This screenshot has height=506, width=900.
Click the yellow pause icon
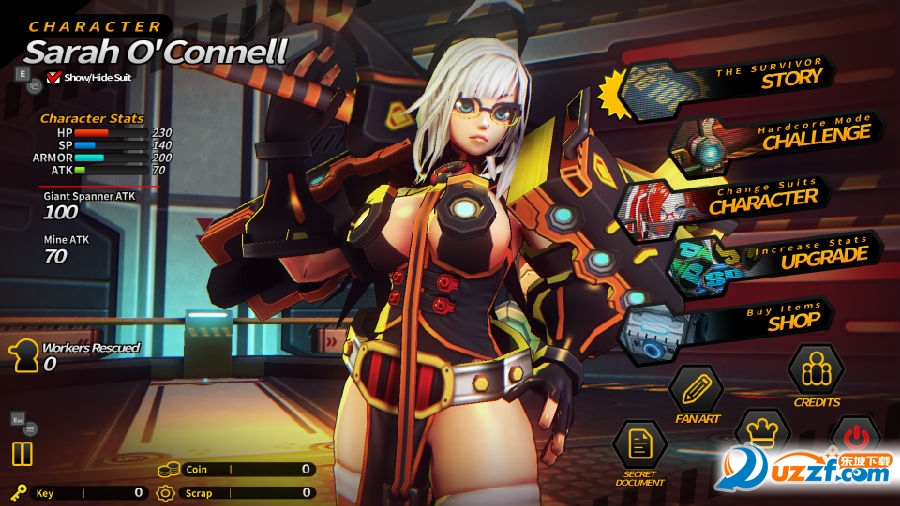(x=22, y=454)
